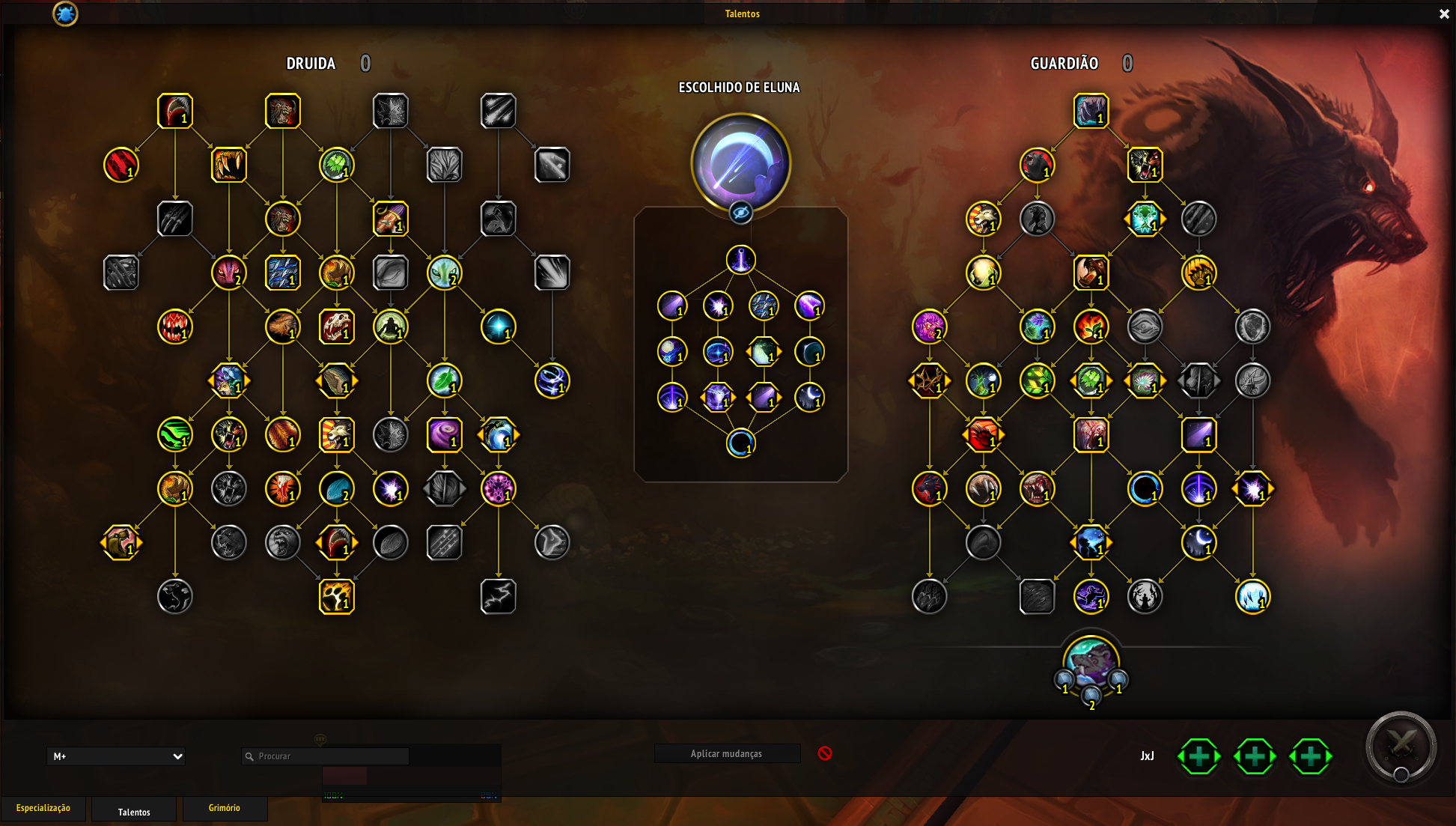Select the large bear talent below Guardião tree
This screenshot has width=1456, height=826.
click(x=1091, y=661)
